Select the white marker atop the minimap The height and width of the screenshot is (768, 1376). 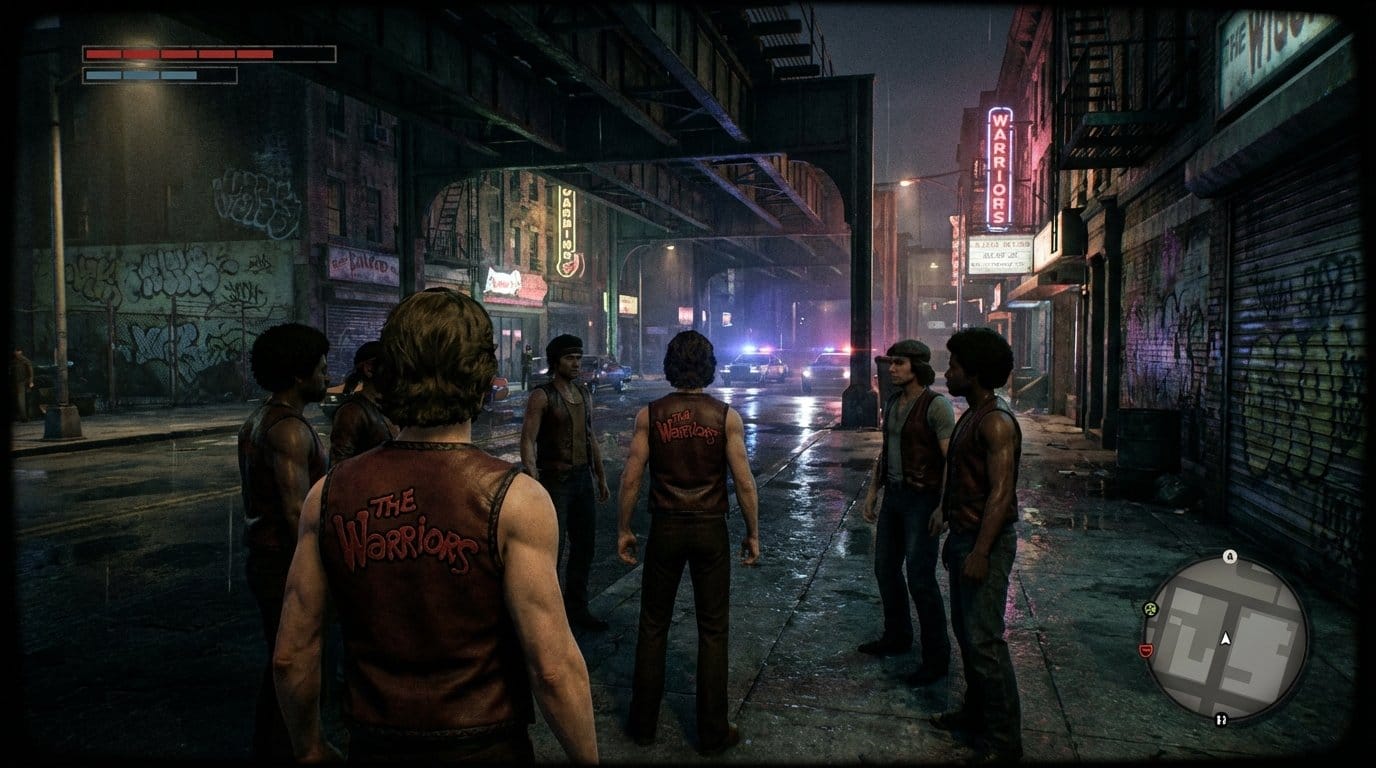click(1229, 557)
